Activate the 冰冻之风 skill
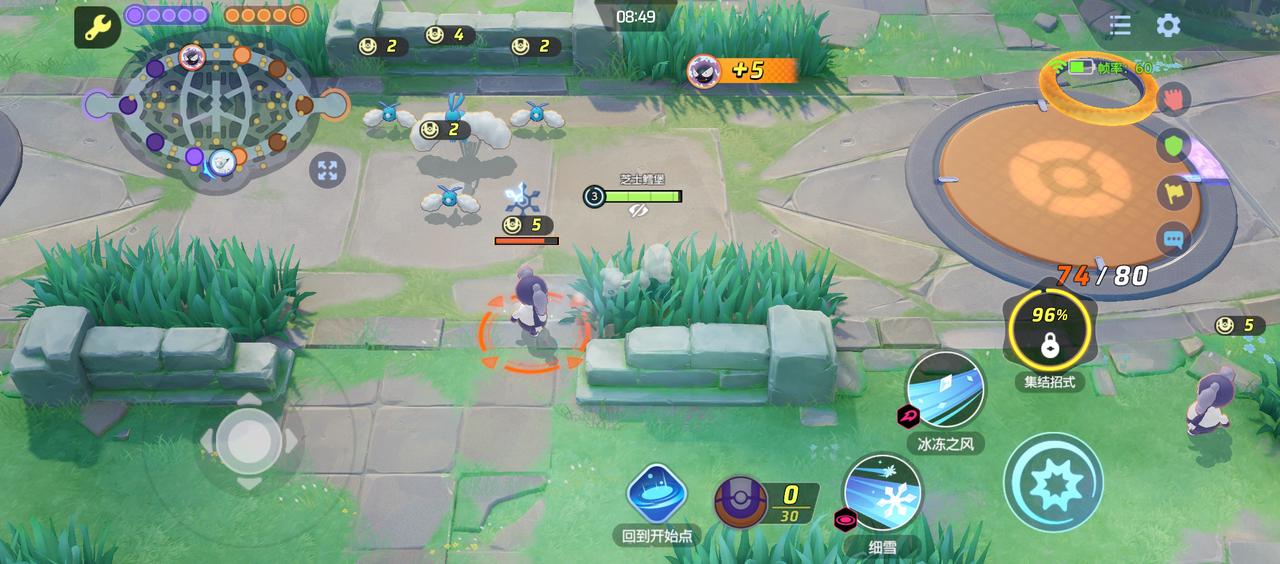1280x564 pixels. (x=945, y=391)
